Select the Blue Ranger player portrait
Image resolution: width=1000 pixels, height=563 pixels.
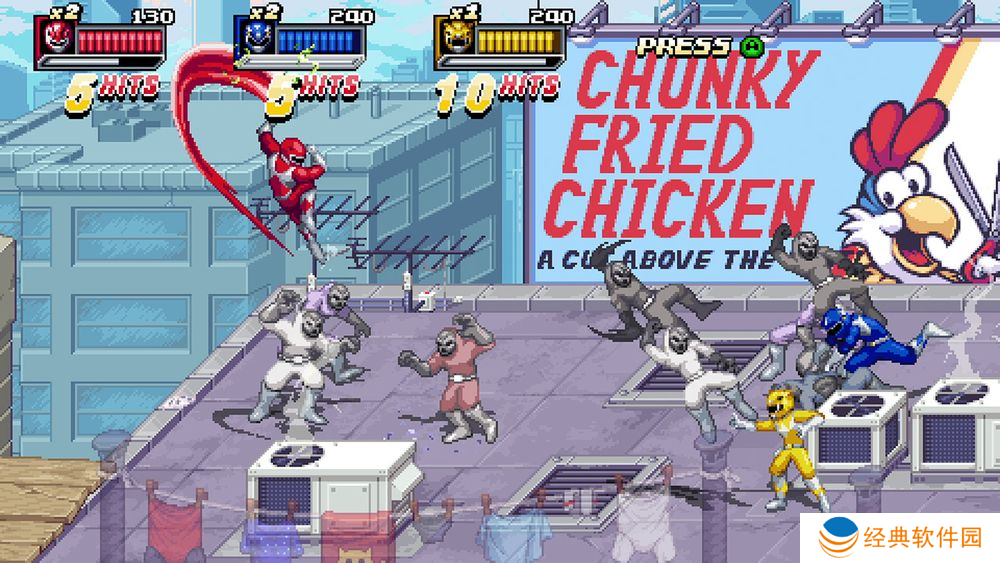click(254, 41)
